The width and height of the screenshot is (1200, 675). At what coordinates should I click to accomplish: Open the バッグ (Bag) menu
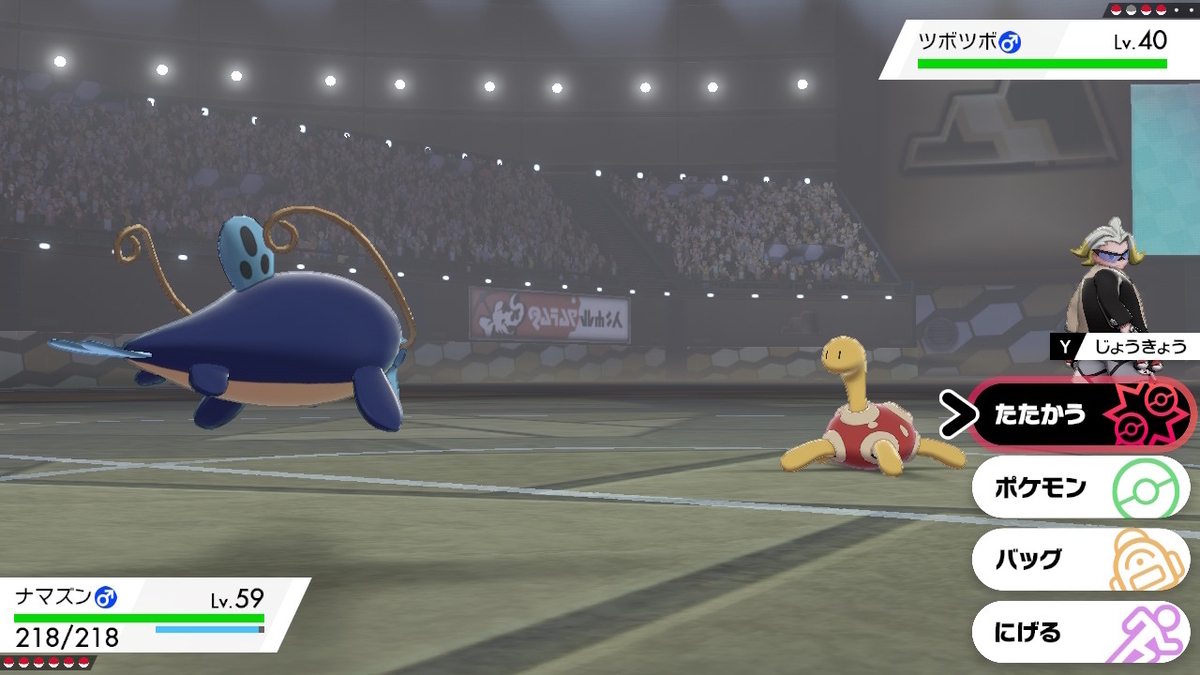pyautogui.click(x=1080, y=560)
